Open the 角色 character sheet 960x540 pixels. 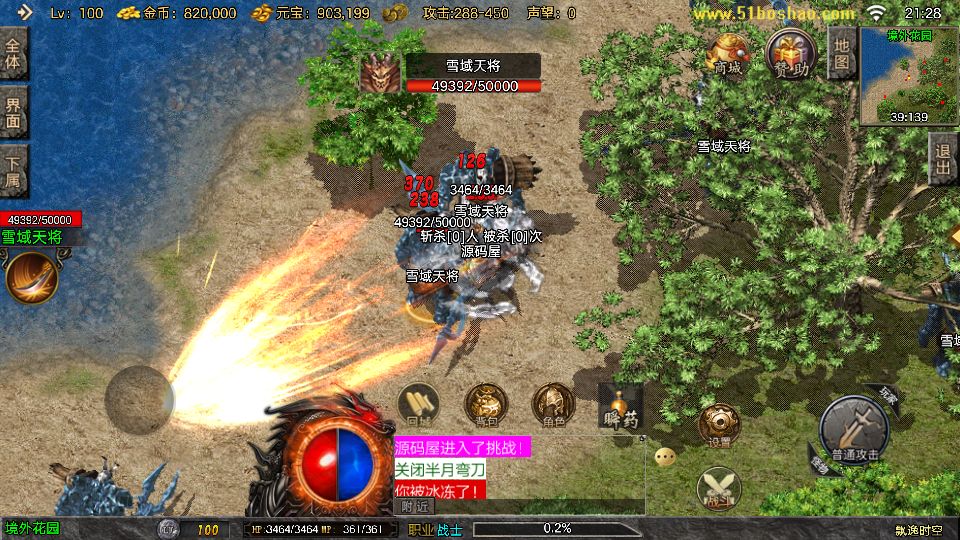point(553,405)
